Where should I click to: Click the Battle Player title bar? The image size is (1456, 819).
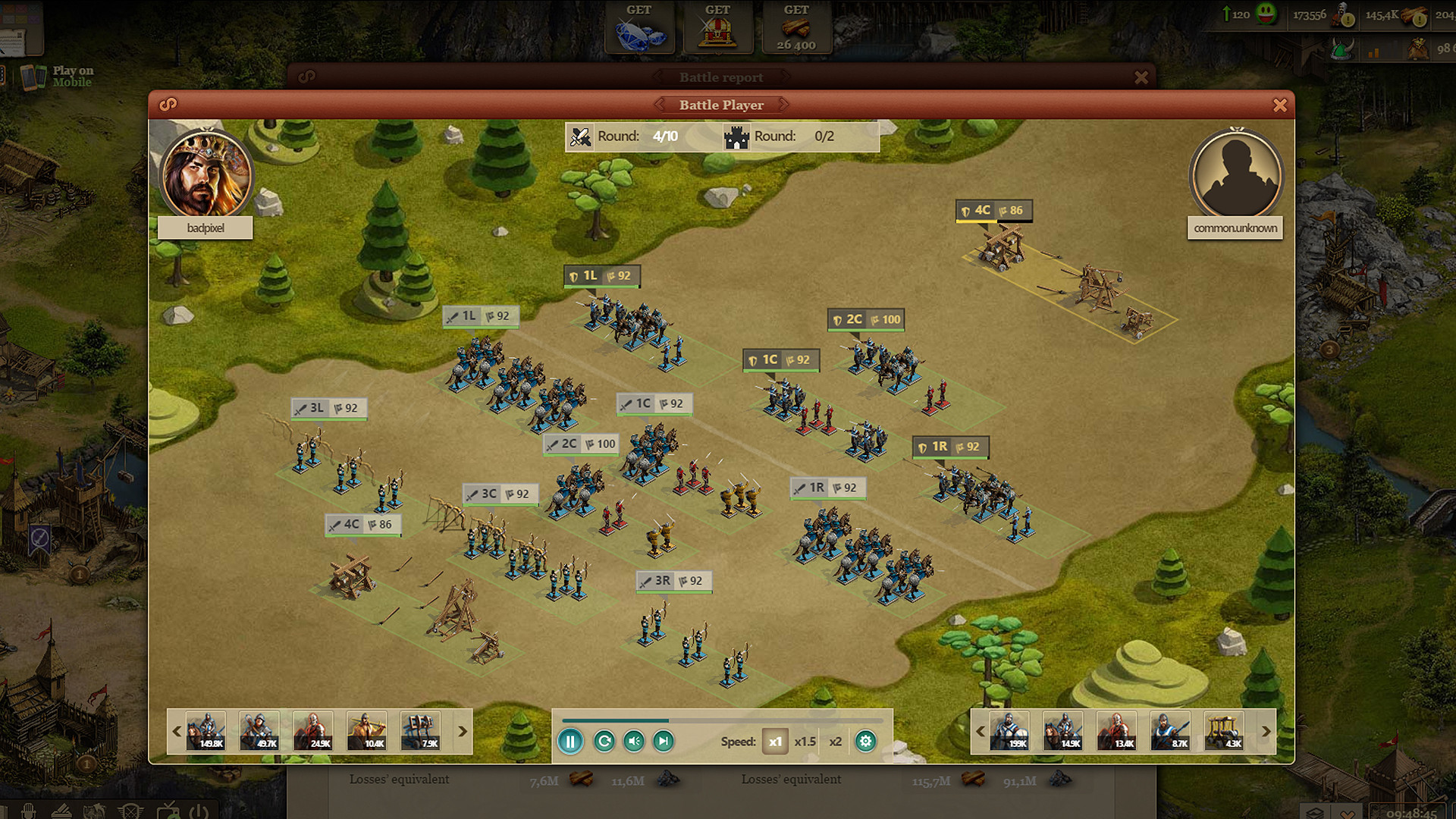pos(719,105)
